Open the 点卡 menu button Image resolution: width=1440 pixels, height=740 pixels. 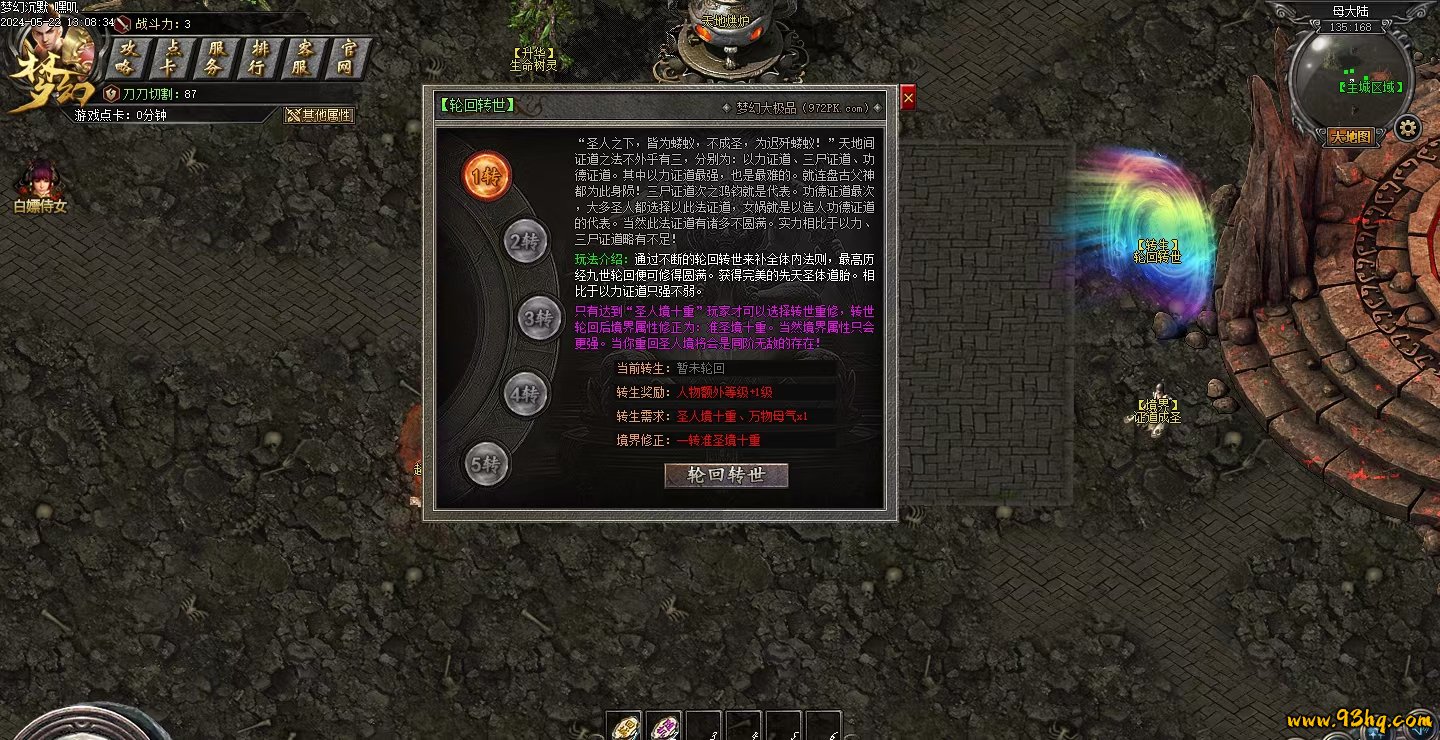[170, 58]
